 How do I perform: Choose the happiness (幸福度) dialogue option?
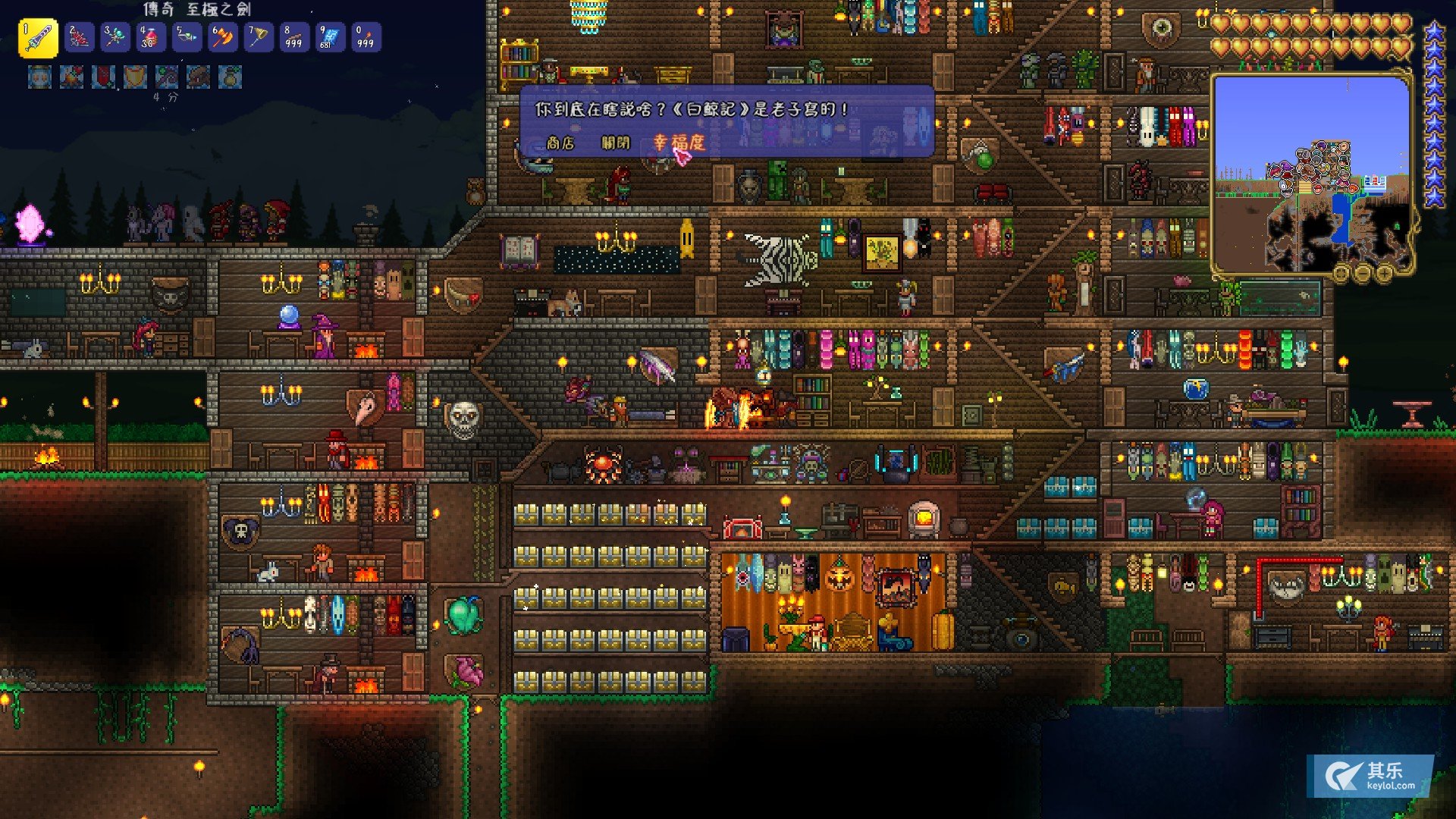pyautogui.click(x=679, y=143)
